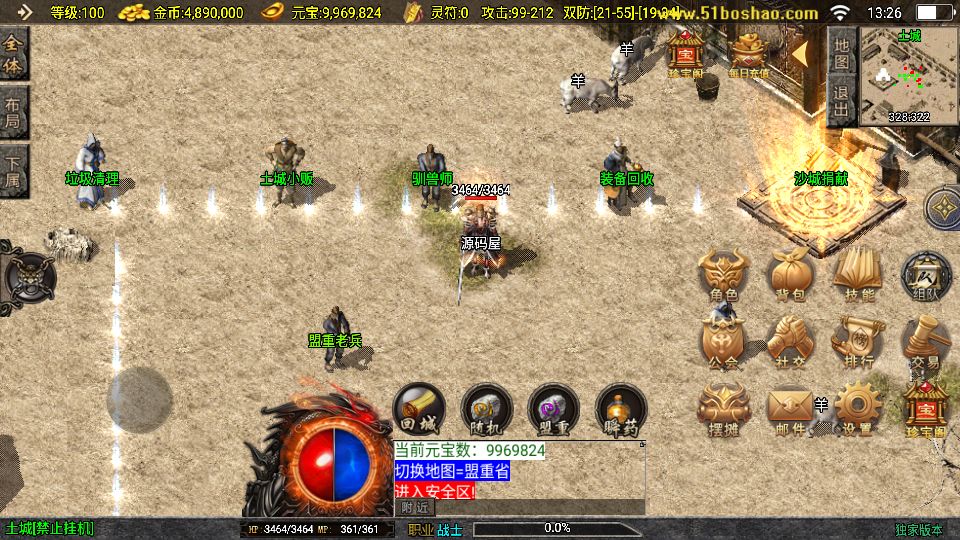Click the 退出 exit button
960x540 pixels.
click(x=842, y=102)
